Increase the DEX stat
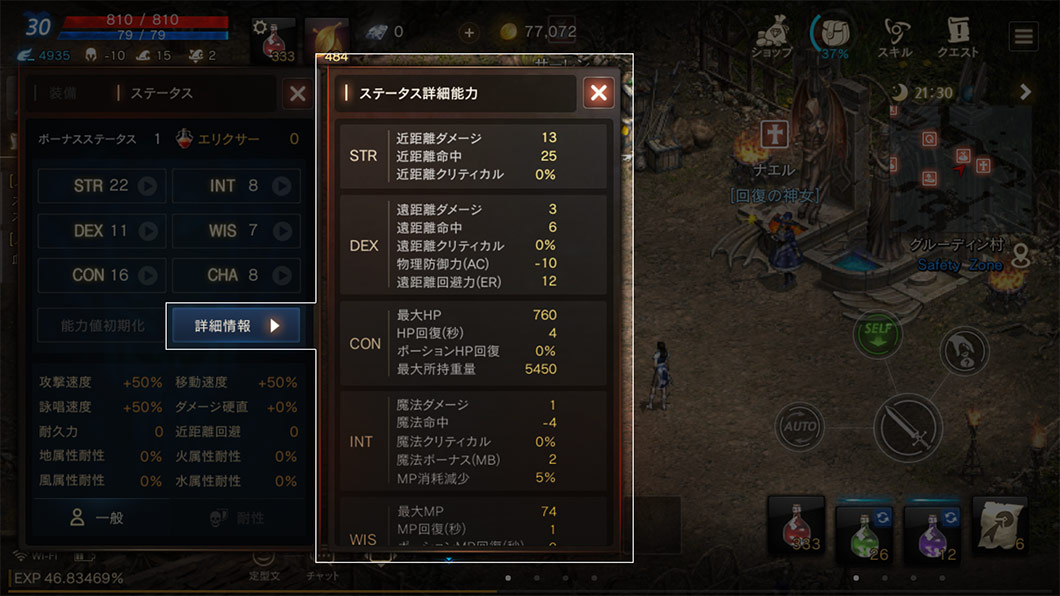The height and width of the screenshot is (596, 1060). point(148,231)
